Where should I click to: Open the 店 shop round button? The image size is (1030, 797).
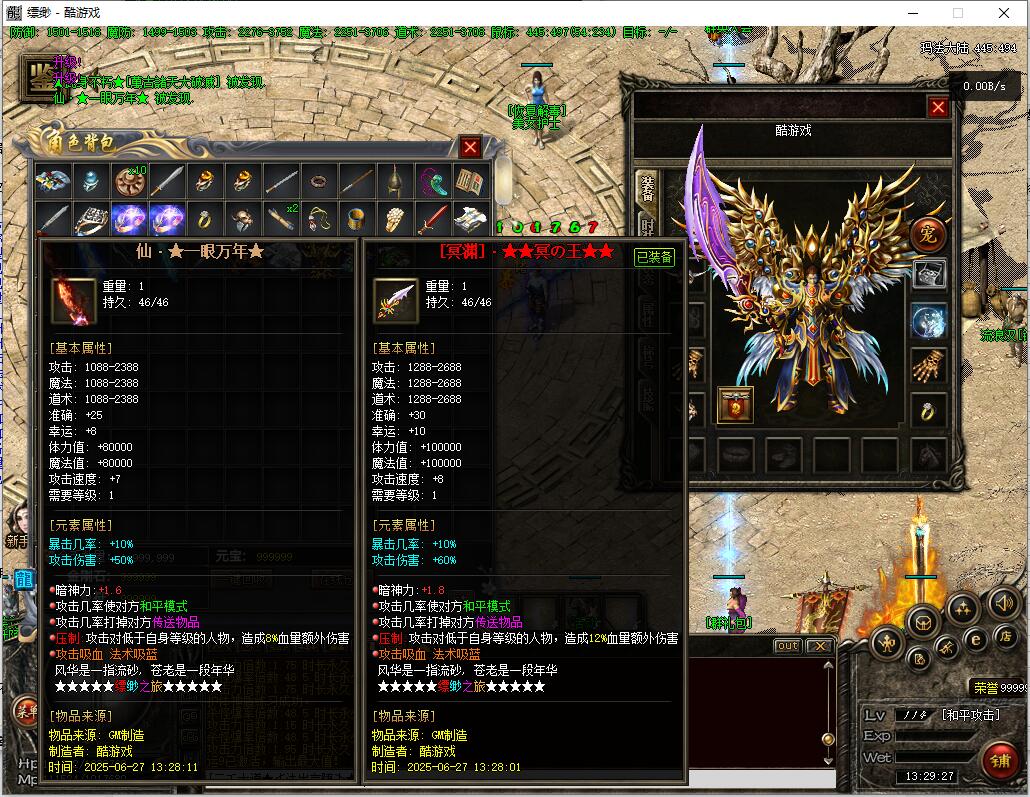[x=1007, y=635]
